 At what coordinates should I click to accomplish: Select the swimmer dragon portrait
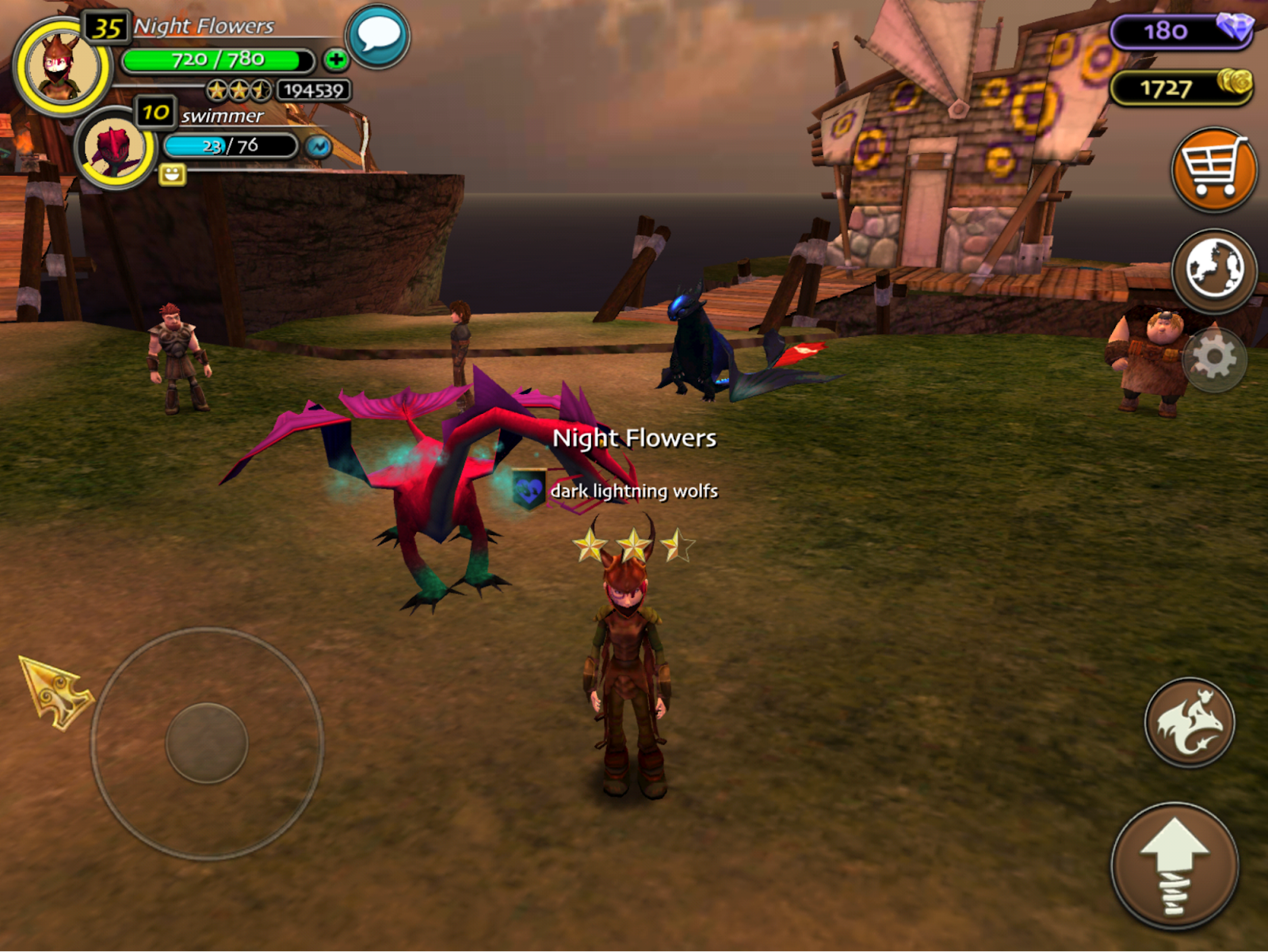(x=114, y=148)
